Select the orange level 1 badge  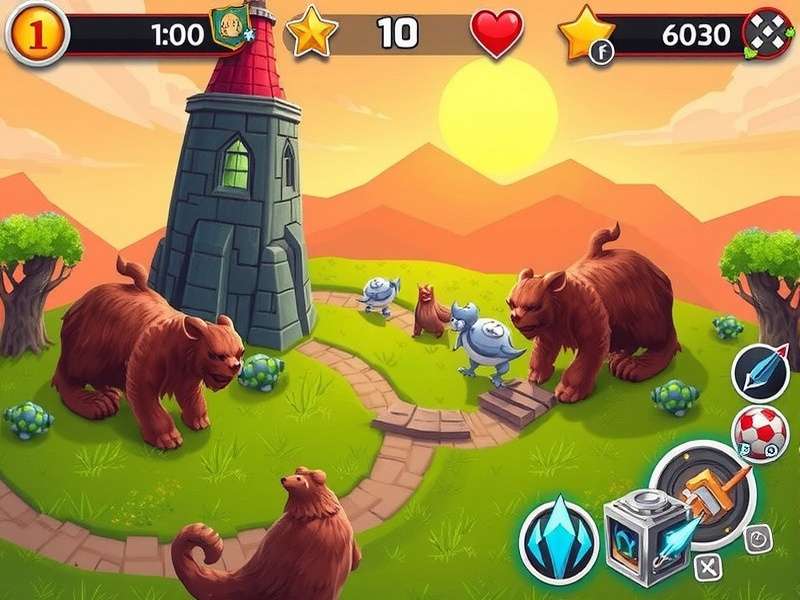(37, 34)
